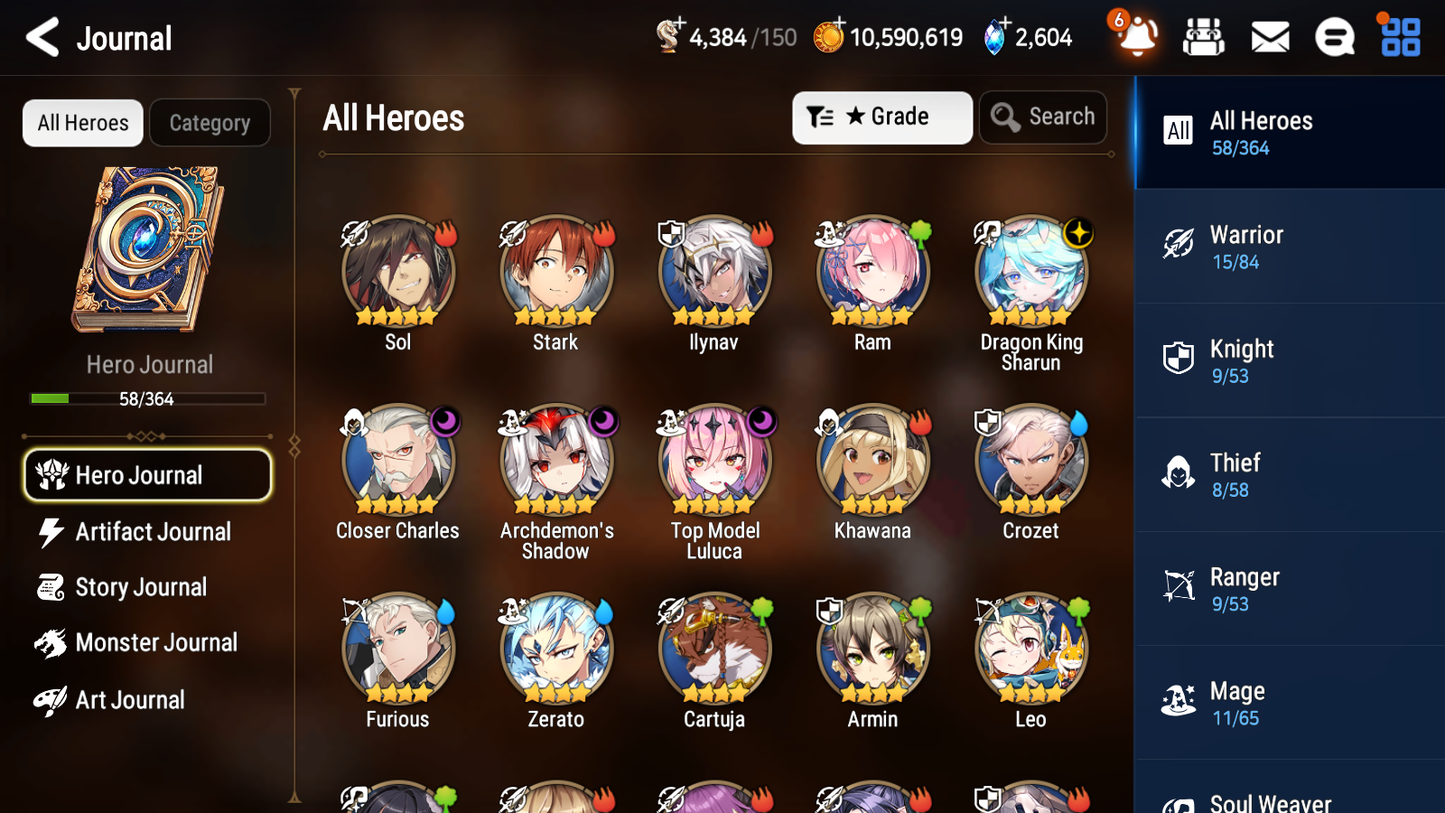The image size is (1445, 813).
Task: Click the Search button
Action: coord(1043,117)
